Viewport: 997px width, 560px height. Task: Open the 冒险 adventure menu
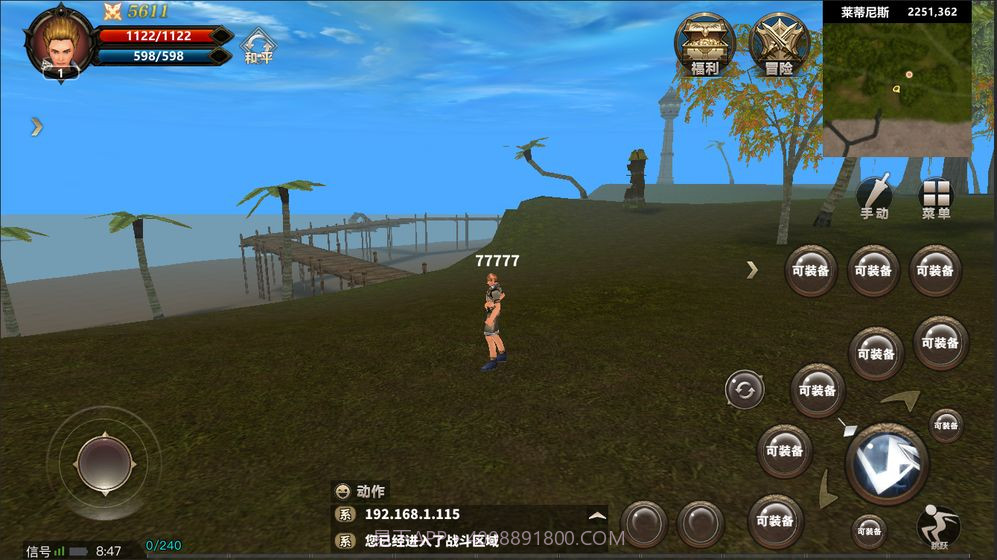click(x=778, y=45)
